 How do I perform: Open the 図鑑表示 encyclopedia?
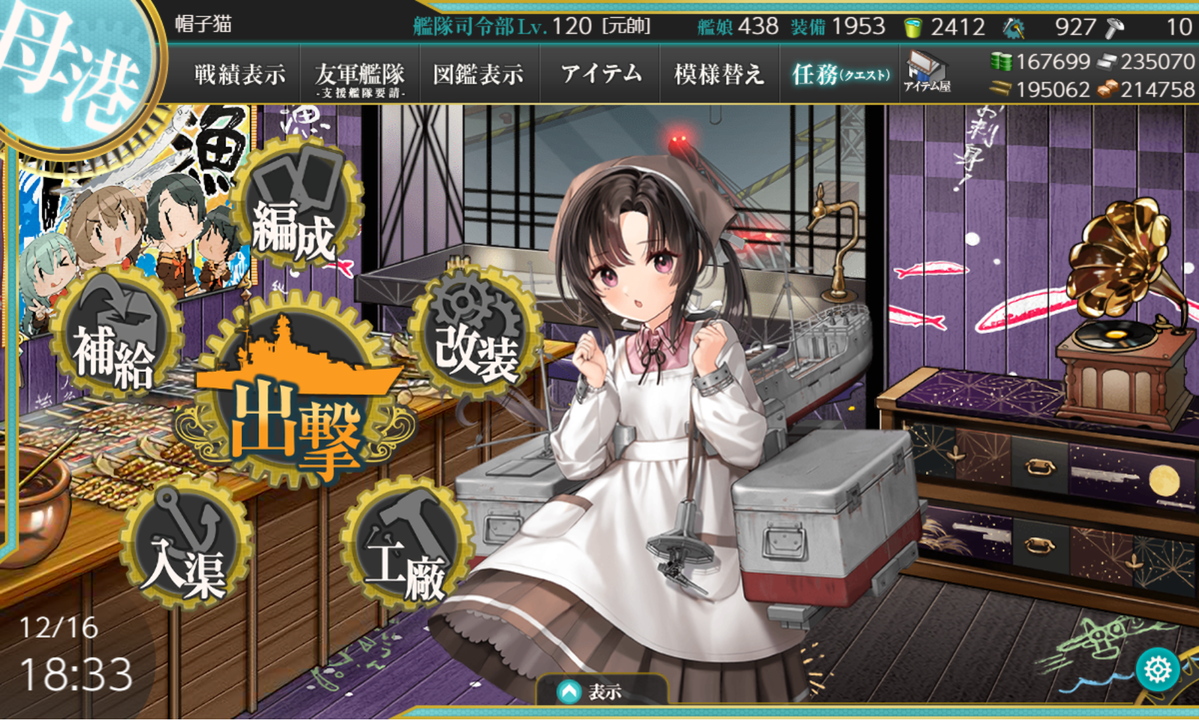tap(479, 74)
